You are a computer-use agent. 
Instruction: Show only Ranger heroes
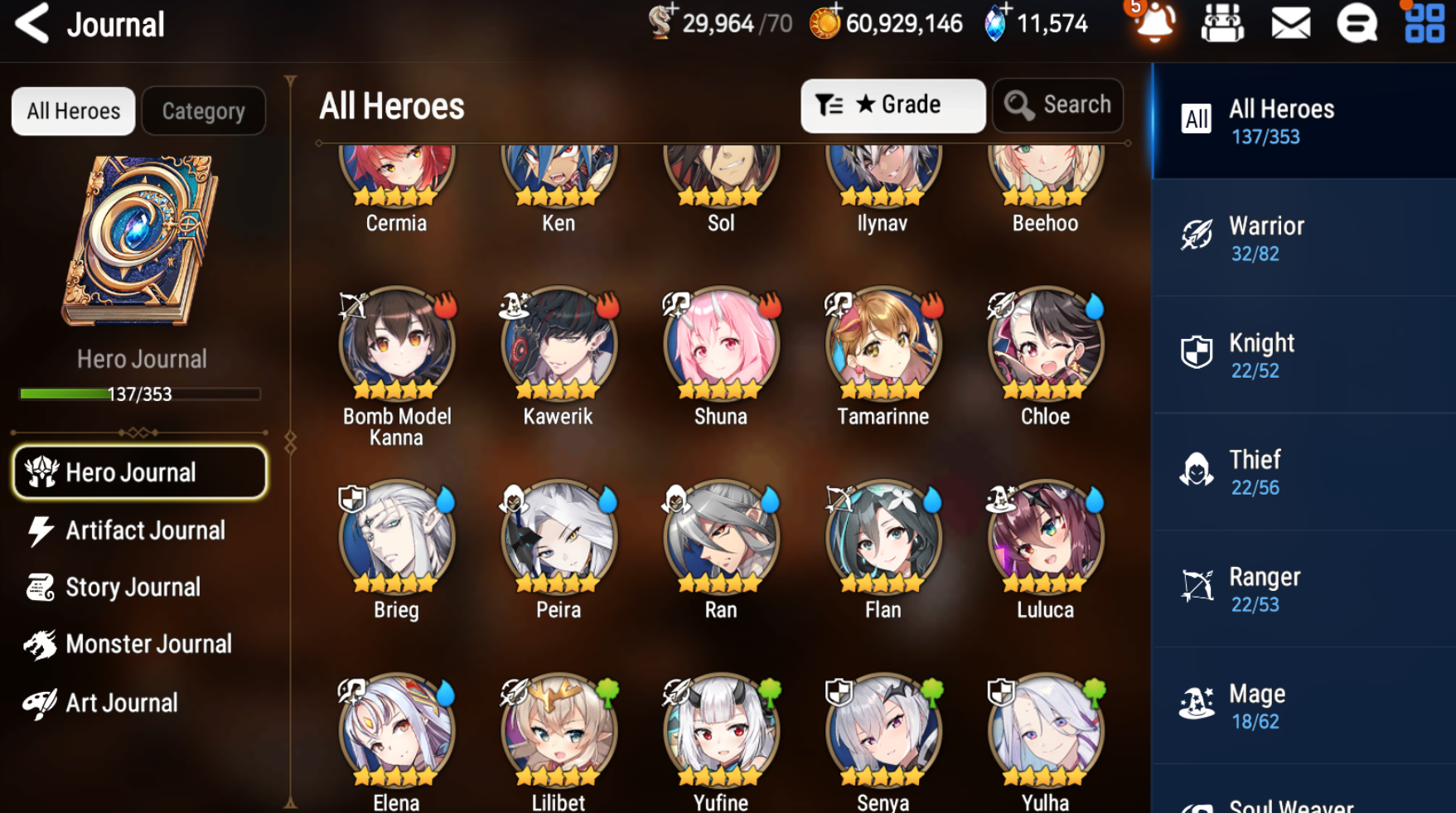click(1303, 588)
